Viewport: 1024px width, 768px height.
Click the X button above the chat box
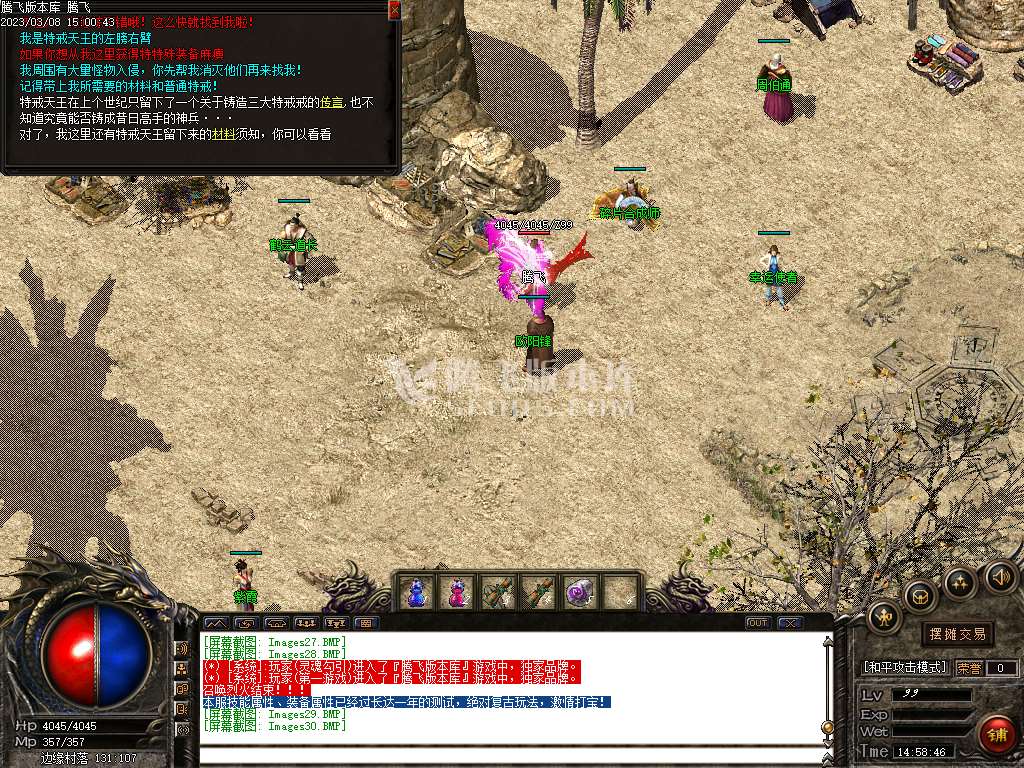point(790,623)
